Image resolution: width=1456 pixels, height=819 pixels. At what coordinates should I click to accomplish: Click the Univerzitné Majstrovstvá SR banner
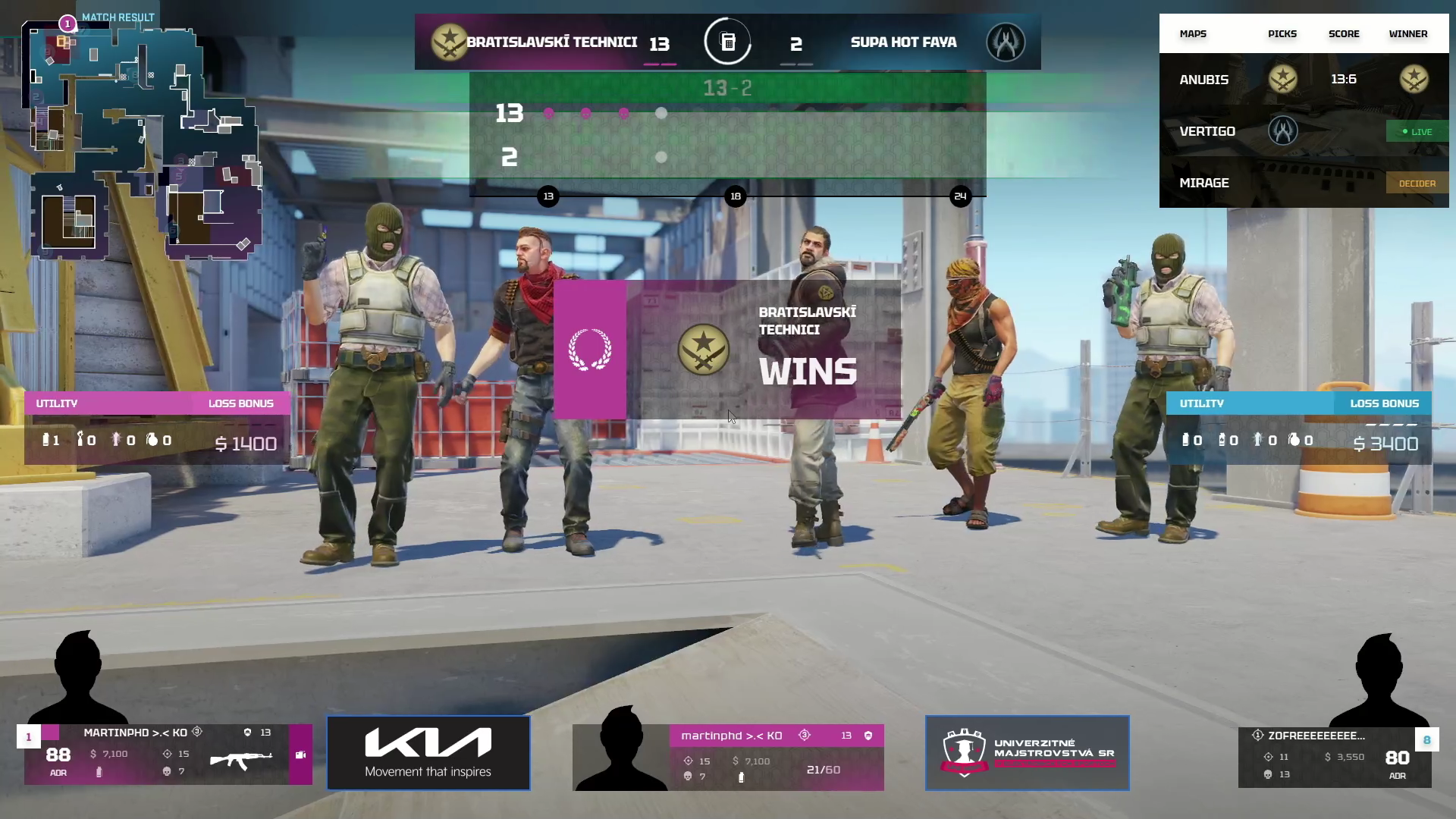coord(1027,752)
